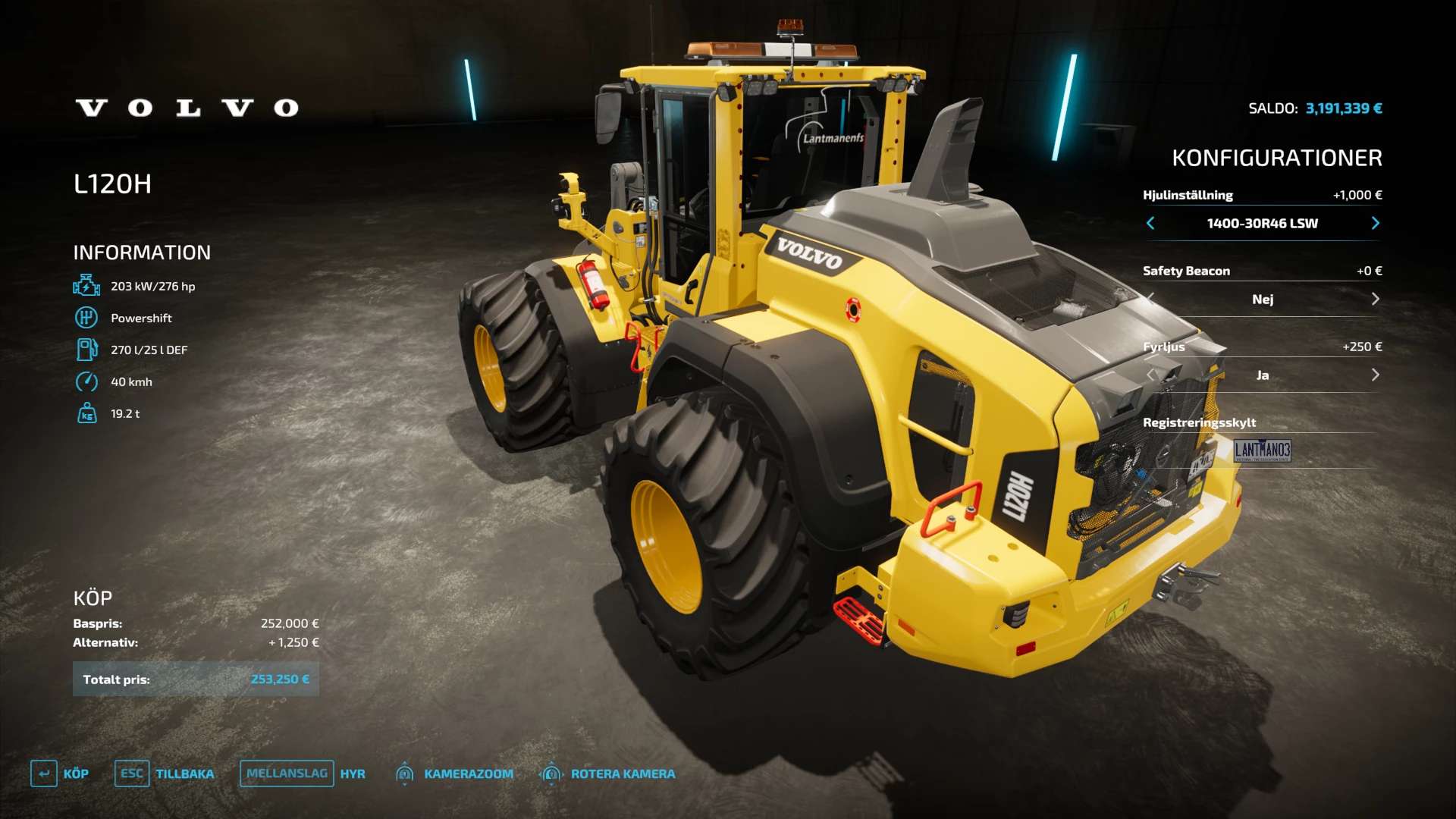
Task: Select next wheel configuration (Hjulinställning) arrow
Action: click(1375, 223)
